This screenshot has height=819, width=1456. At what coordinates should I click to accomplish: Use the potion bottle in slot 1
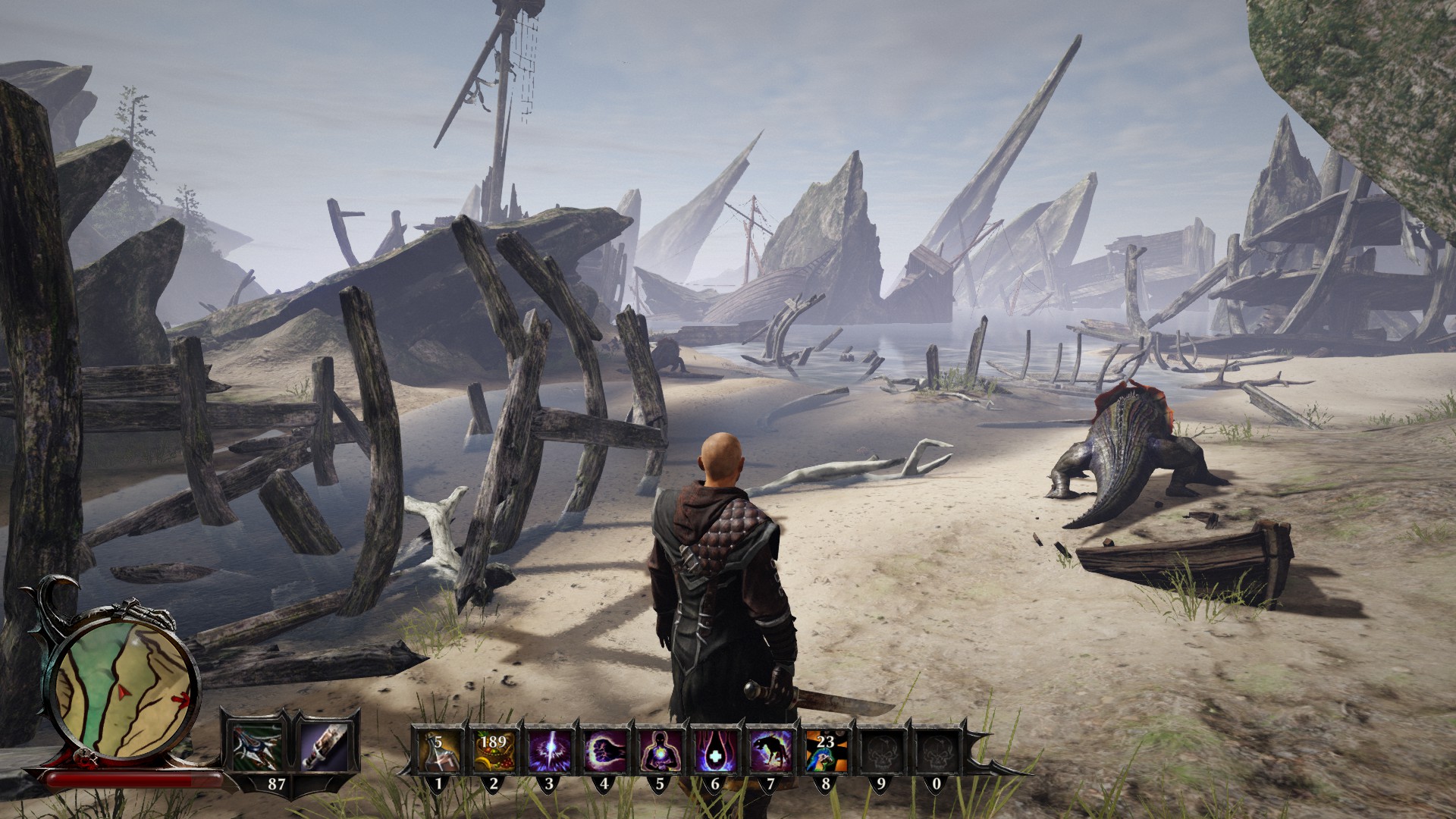pos(438,749)
